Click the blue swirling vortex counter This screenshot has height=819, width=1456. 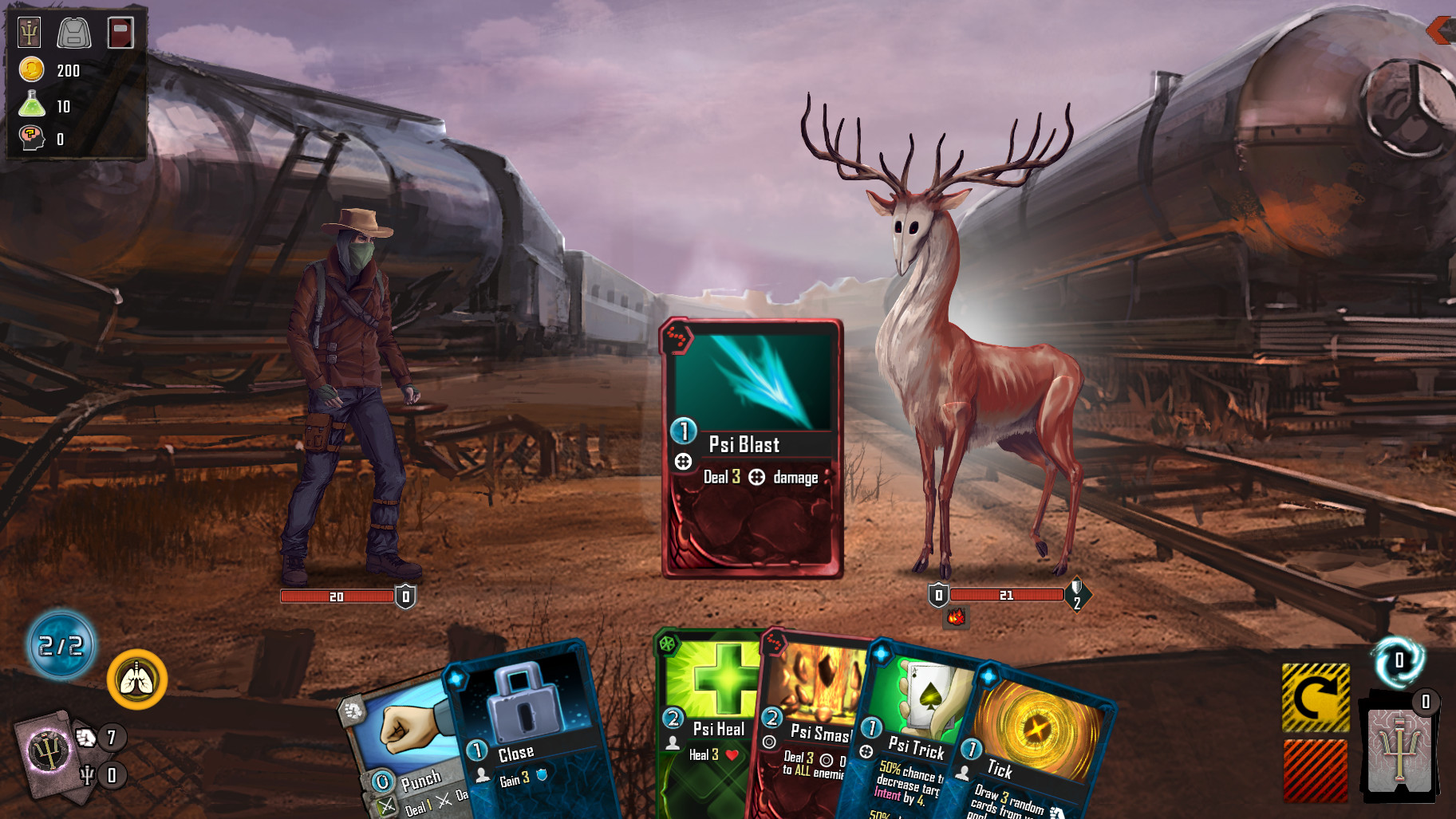(x=1398, y=661)
